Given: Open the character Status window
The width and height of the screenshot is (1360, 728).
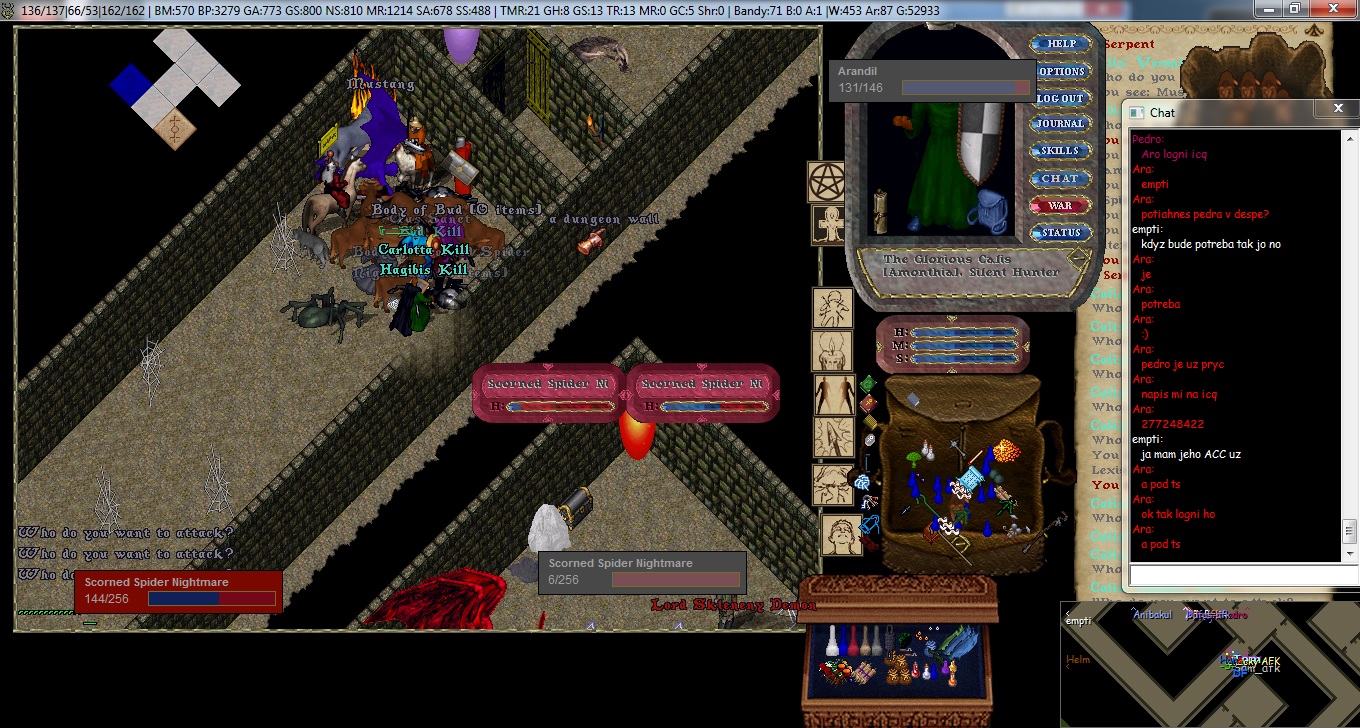Looking at the screenshot, I should (1061, 233).
